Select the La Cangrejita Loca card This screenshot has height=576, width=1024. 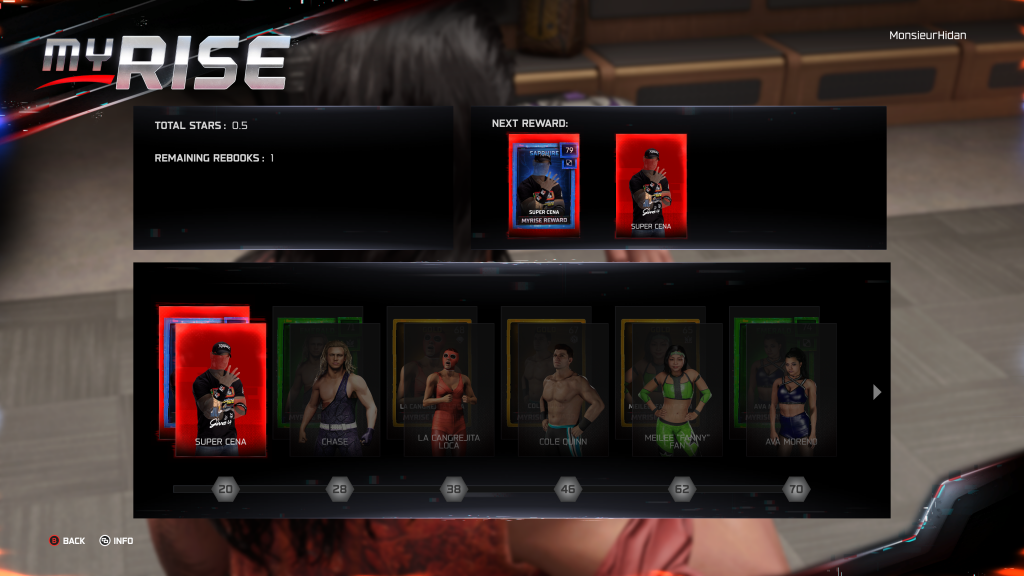449,390
